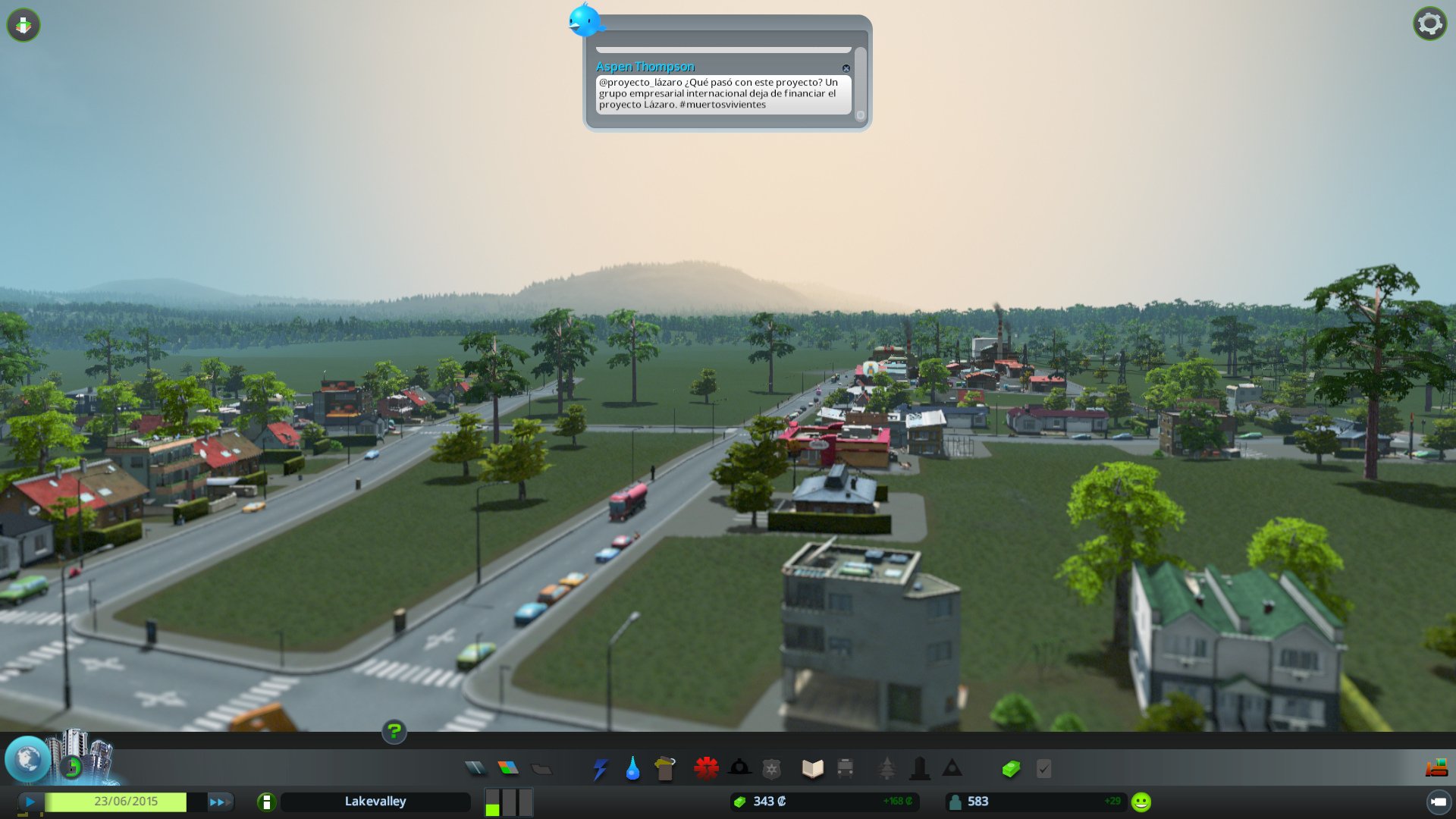The height and width of the screenshot is (819, 1456).
Task: Enable fast-forward simulation speed
Action: pyautogui.click(x=218, y=801)
